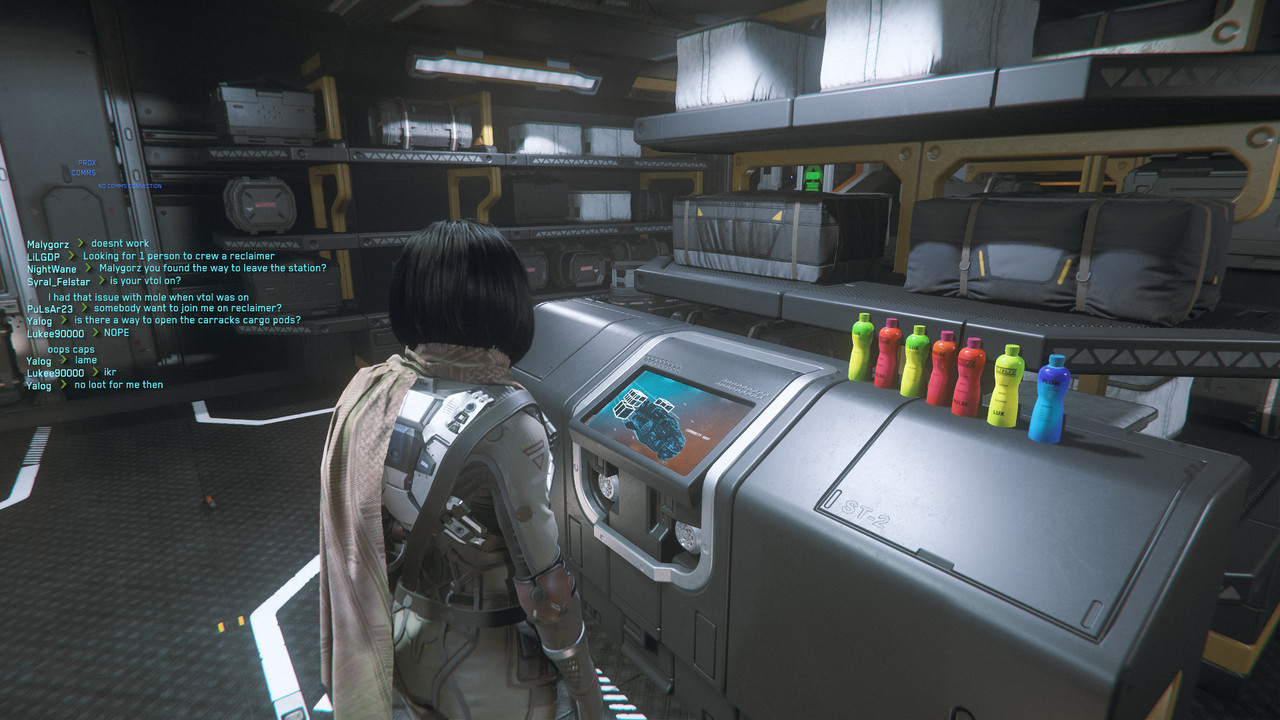Select the Syral_Felstar name in chat
1280x720 pixels.
tap(59, 282)
